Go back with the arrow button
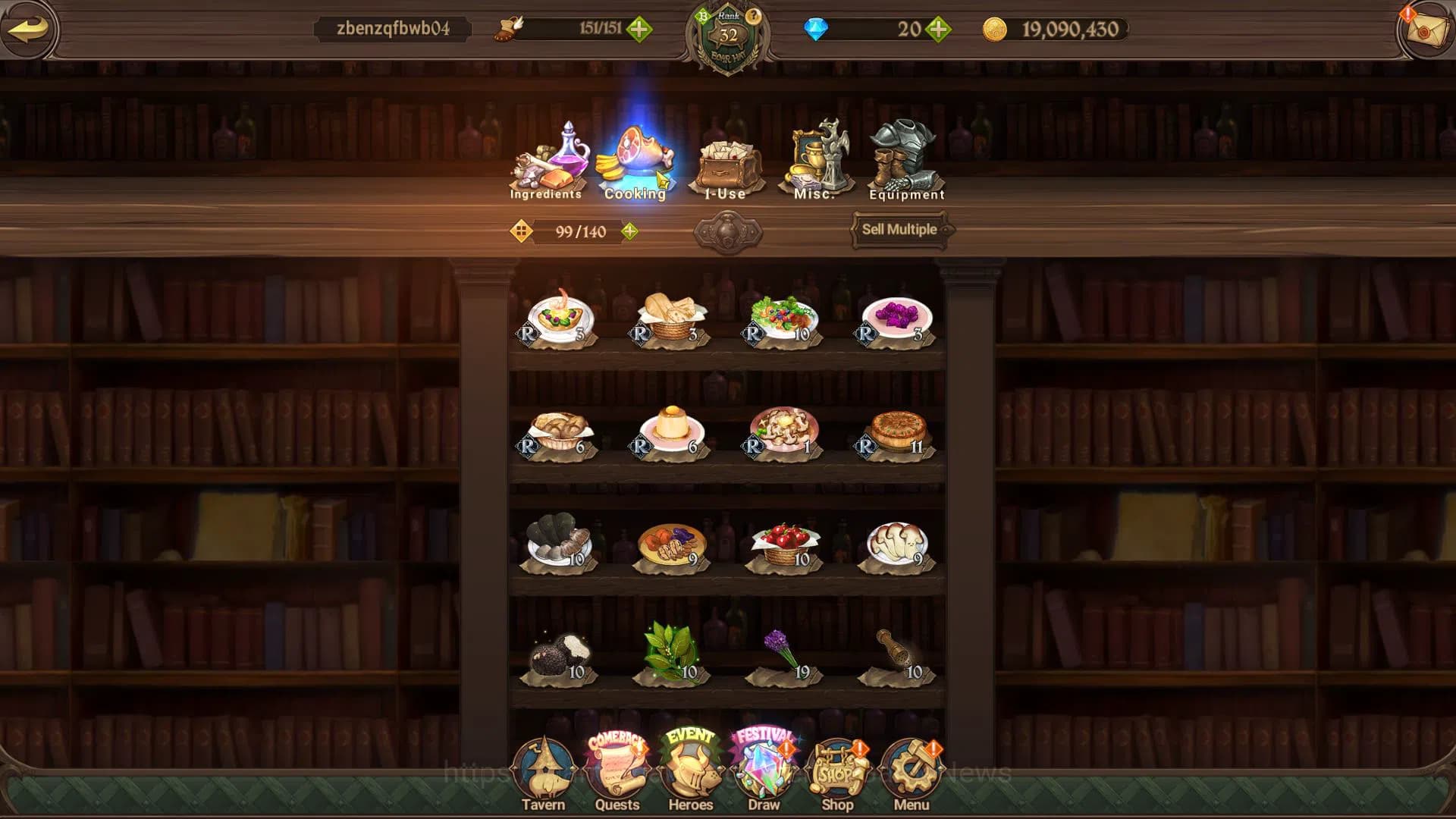The image size is (1456, 819). 29,30
